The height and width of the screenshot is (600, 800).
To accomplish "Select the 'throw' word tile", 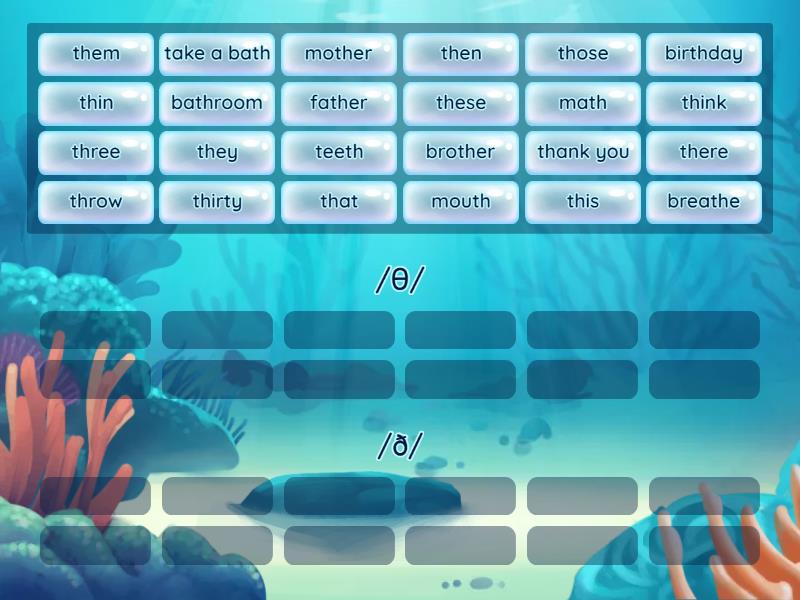I will coord(96,201).
